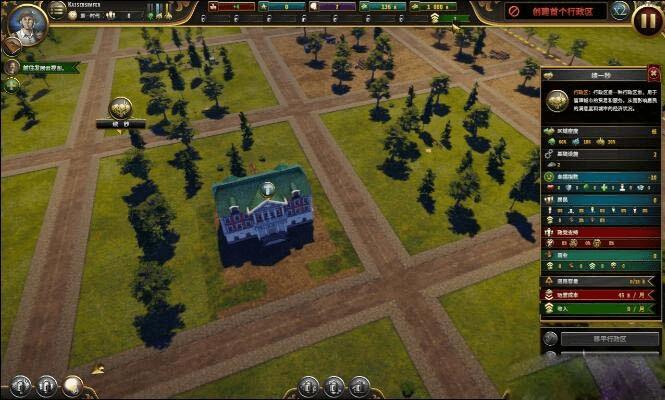
Task: Click the long button below the info panel
Action: [x=609, y=339]
